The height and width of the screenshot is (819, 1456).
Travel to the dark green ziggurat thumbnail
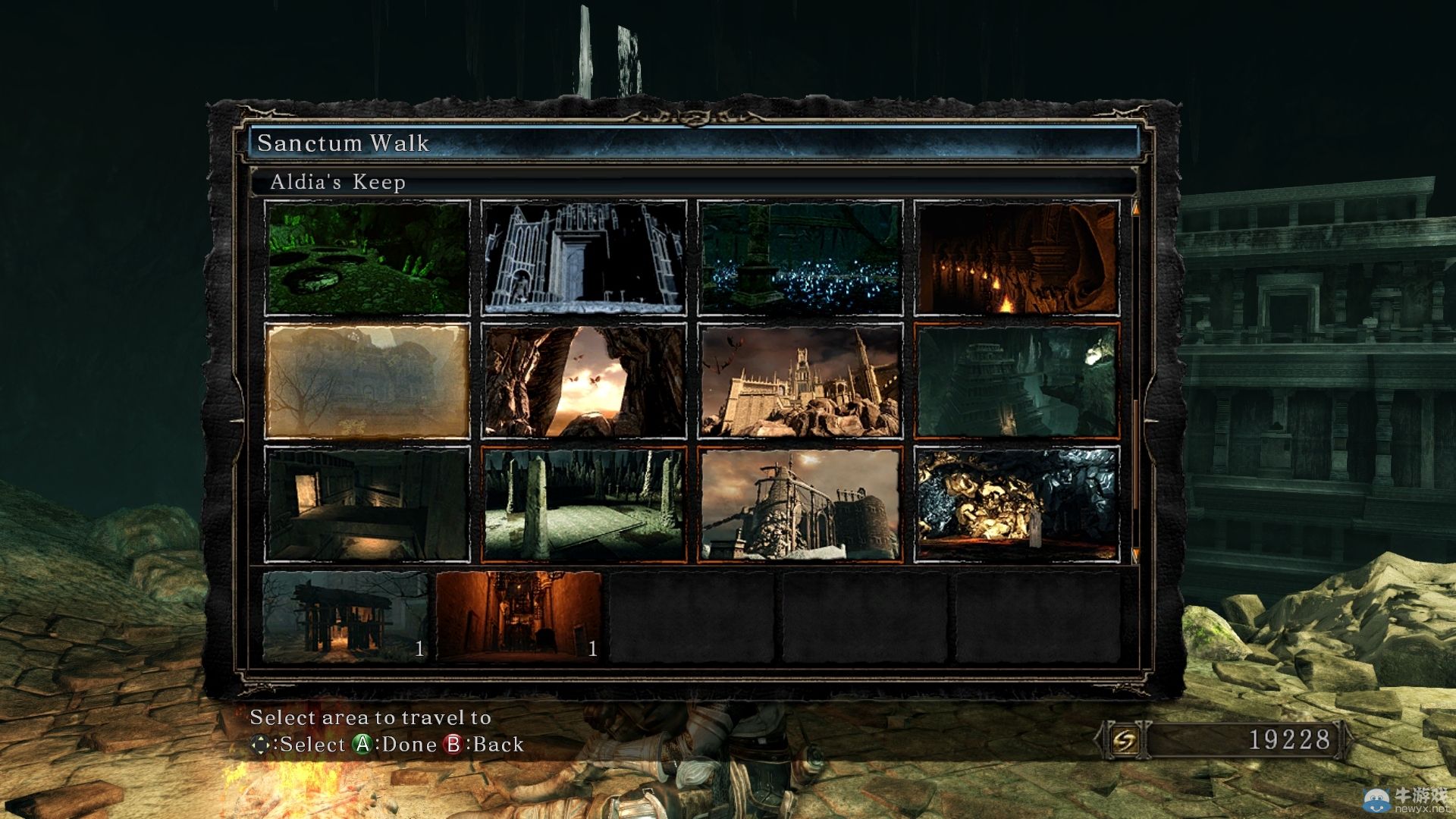(x=1016, y=381)
